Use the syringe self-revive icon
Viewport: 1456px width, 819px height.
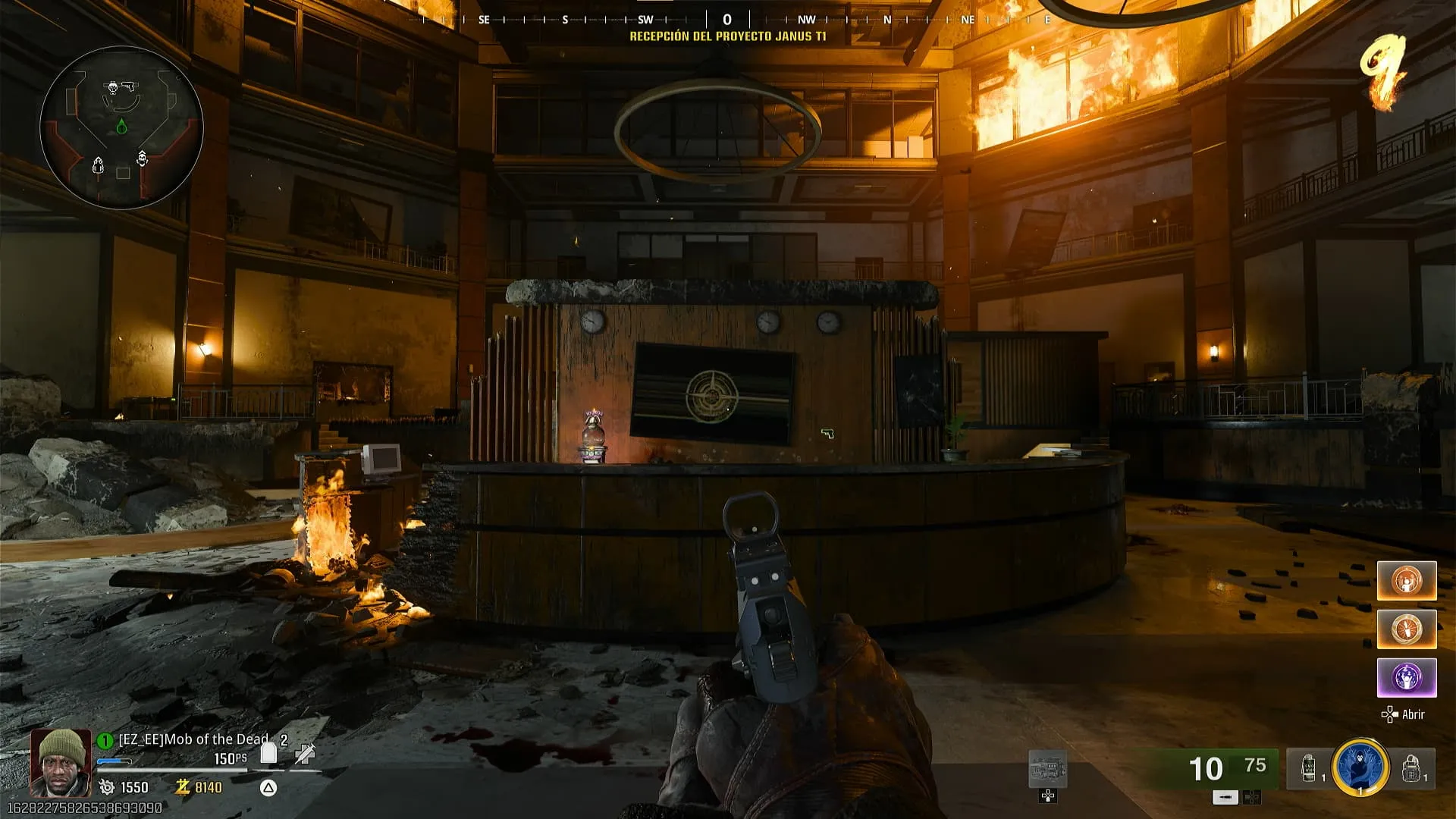[305, 753]
